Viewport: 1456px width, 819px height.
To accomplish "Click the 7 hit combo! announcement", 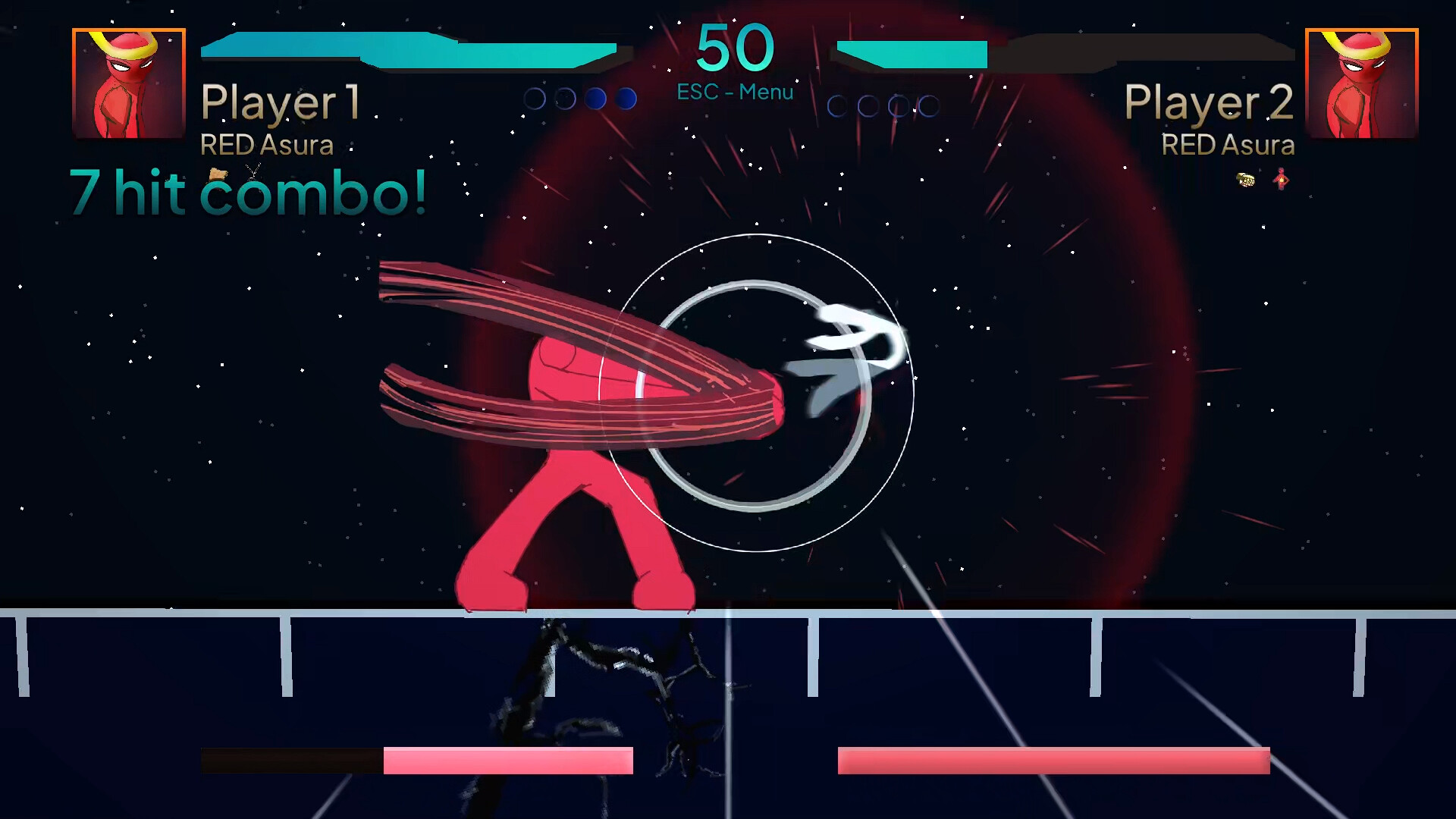I will [249, 193].
